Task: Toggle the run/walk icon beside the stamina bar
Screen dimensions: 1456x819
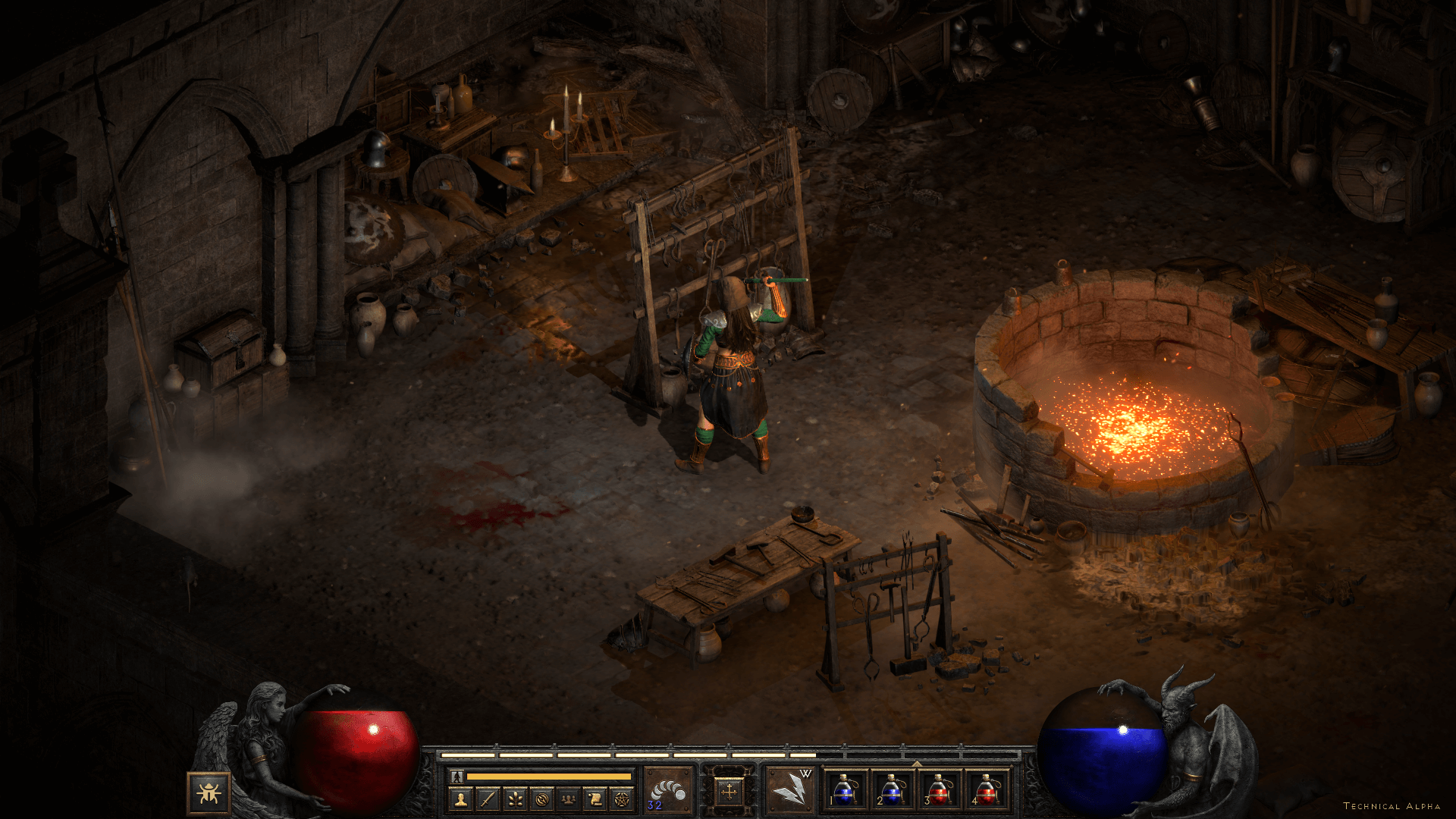Action: coord(457,777)
